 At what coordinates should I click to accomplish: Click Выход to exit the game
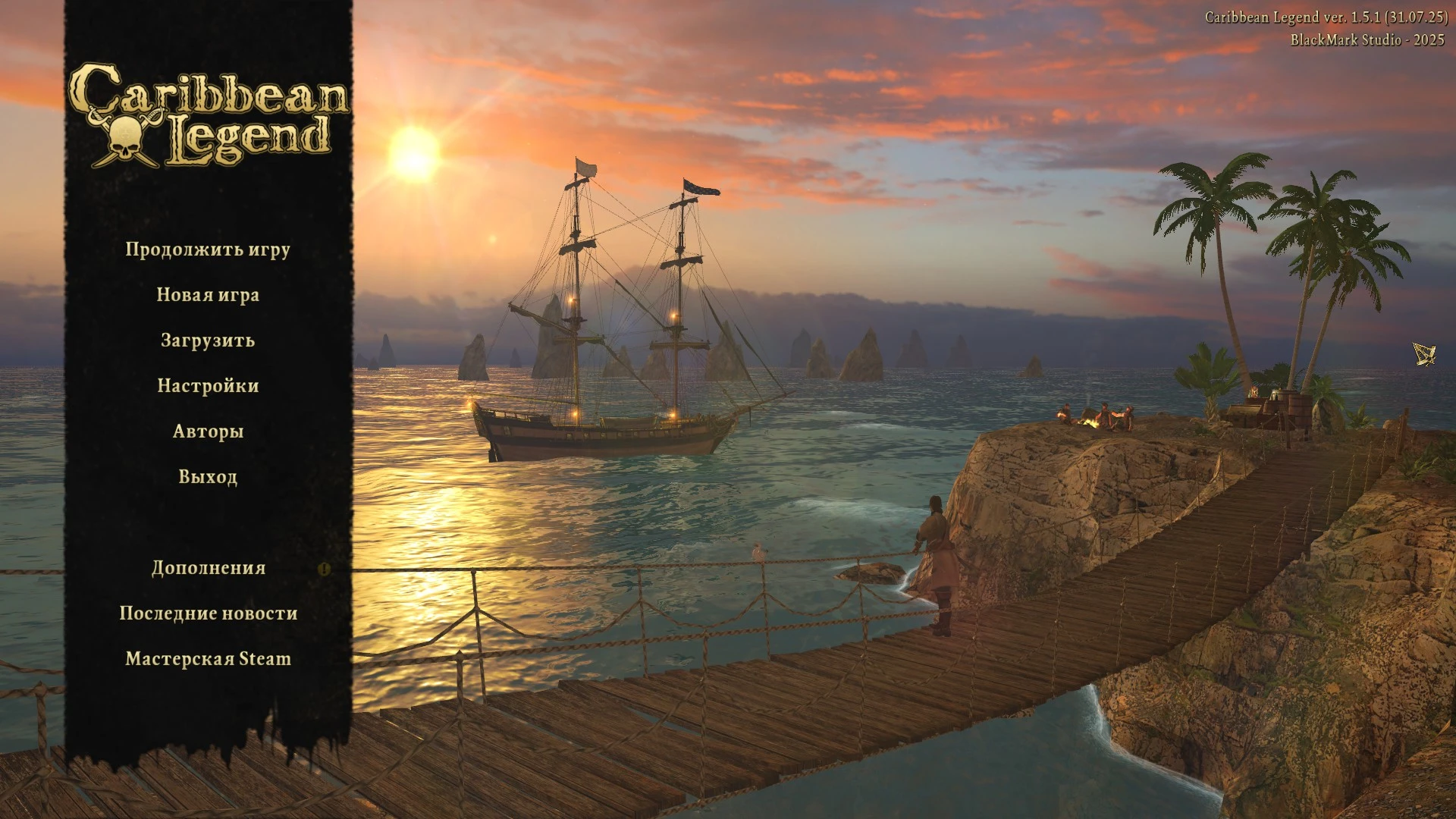(208, 477)
